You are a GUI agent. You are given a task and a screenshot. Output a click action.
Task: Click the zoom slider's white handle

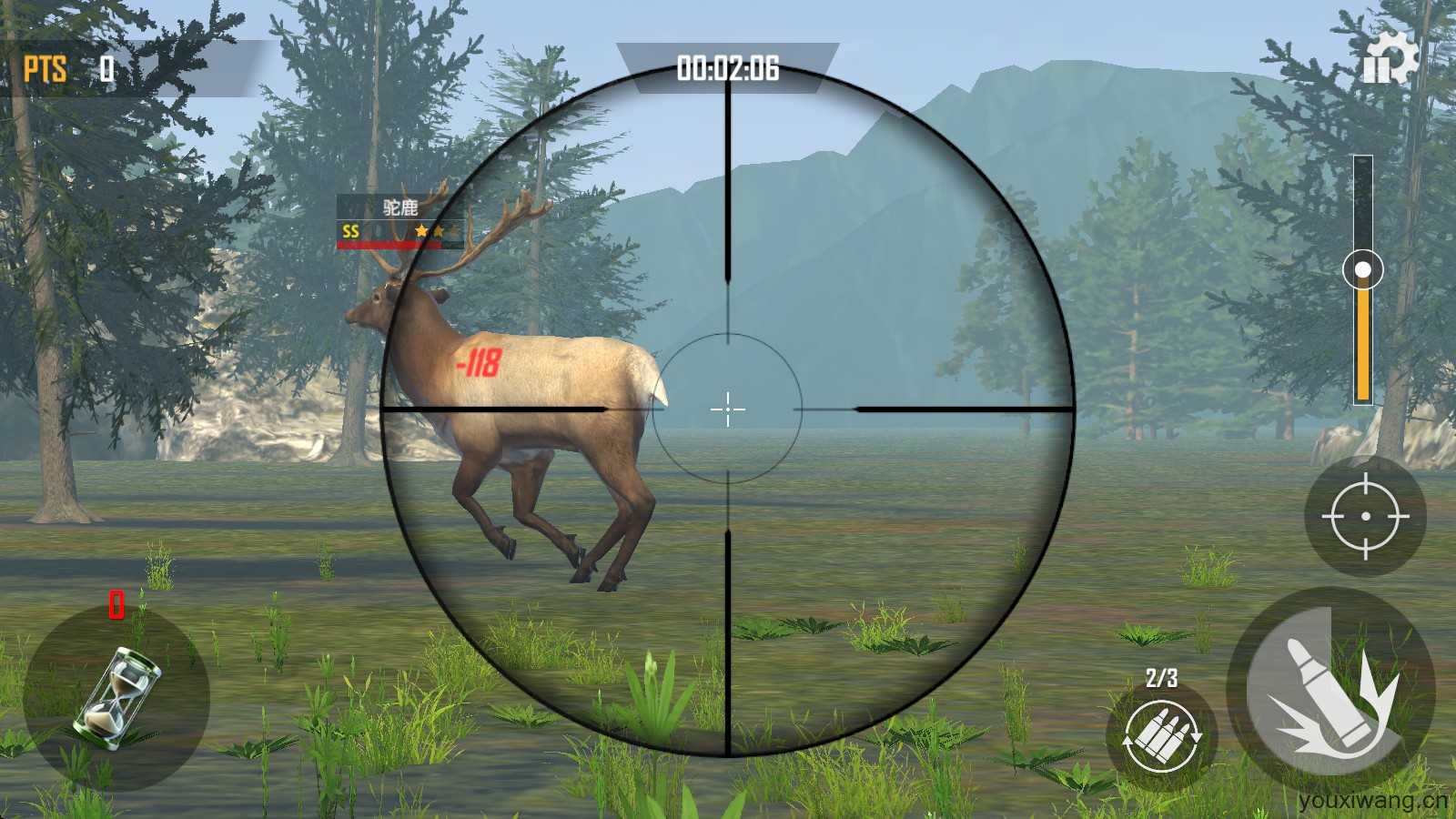click(1362, 269)
